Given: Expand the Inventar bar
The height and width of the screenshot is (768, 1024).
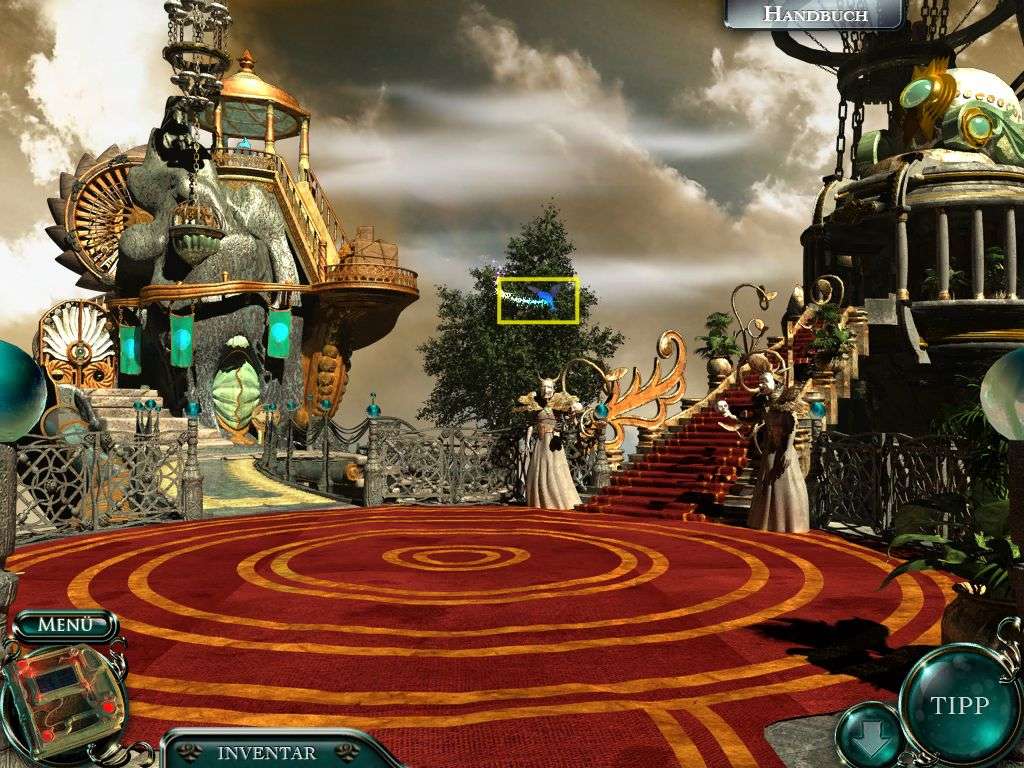Looking at the screenshot, I should point(267,752).
